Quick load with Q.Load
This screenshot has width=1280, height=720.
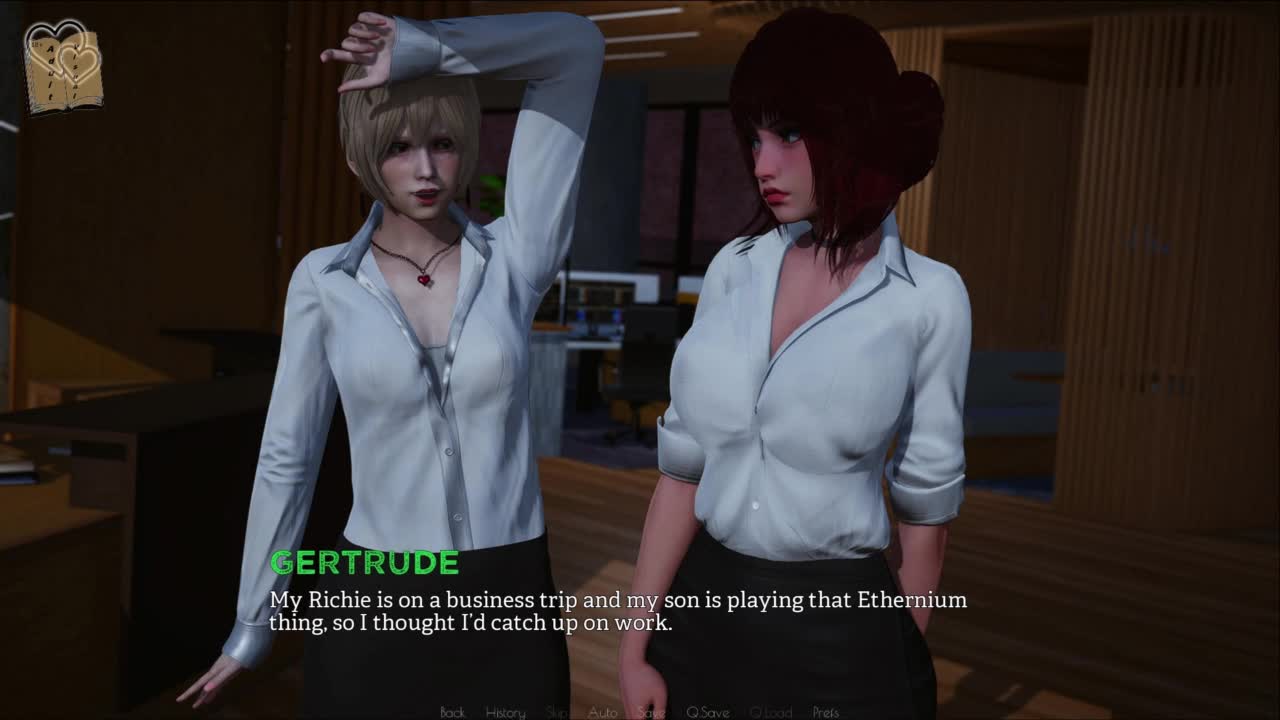click(x=770, y=712)
